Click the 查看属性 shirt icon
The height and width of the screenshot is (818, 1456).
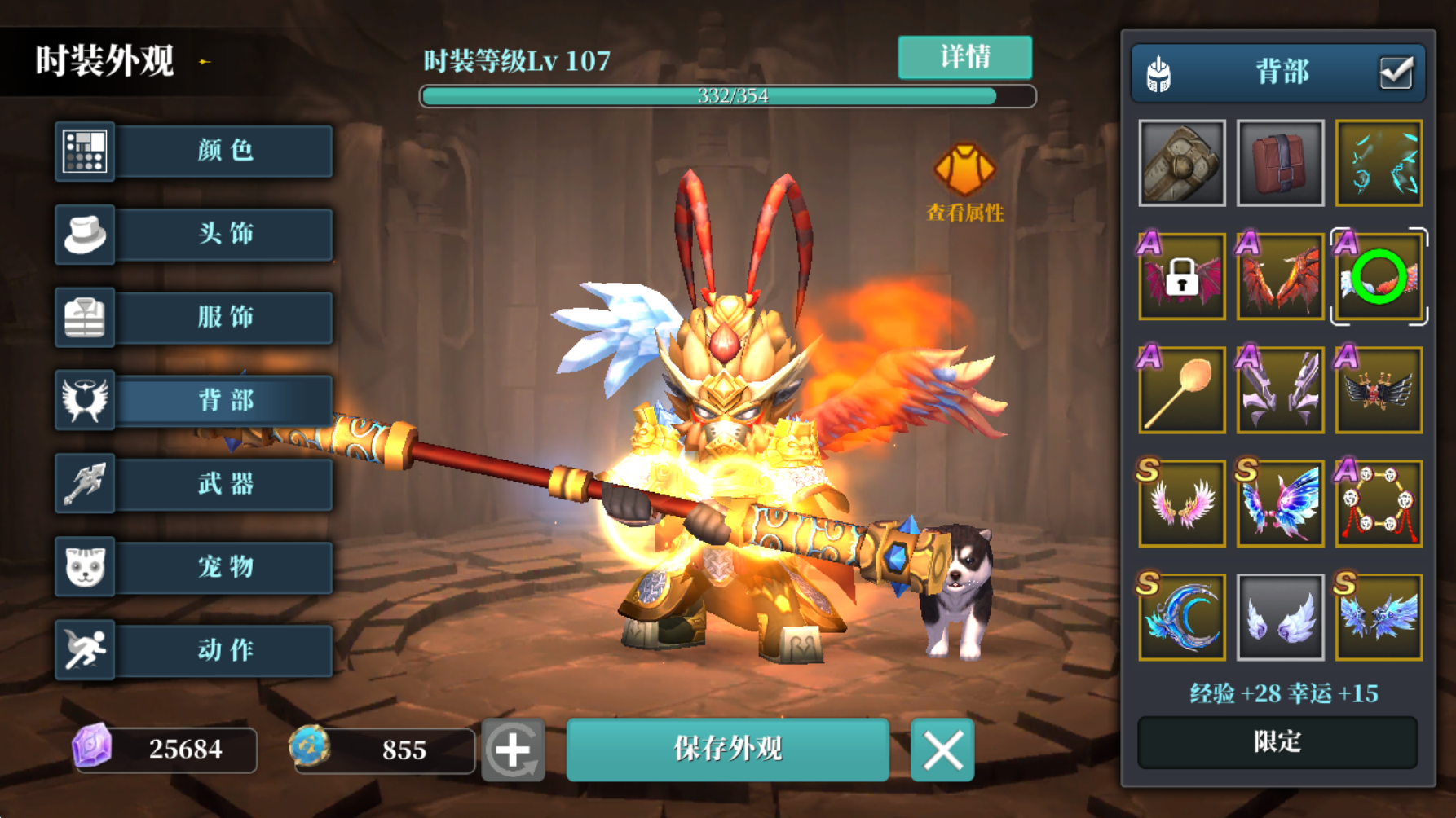[966, 169]
